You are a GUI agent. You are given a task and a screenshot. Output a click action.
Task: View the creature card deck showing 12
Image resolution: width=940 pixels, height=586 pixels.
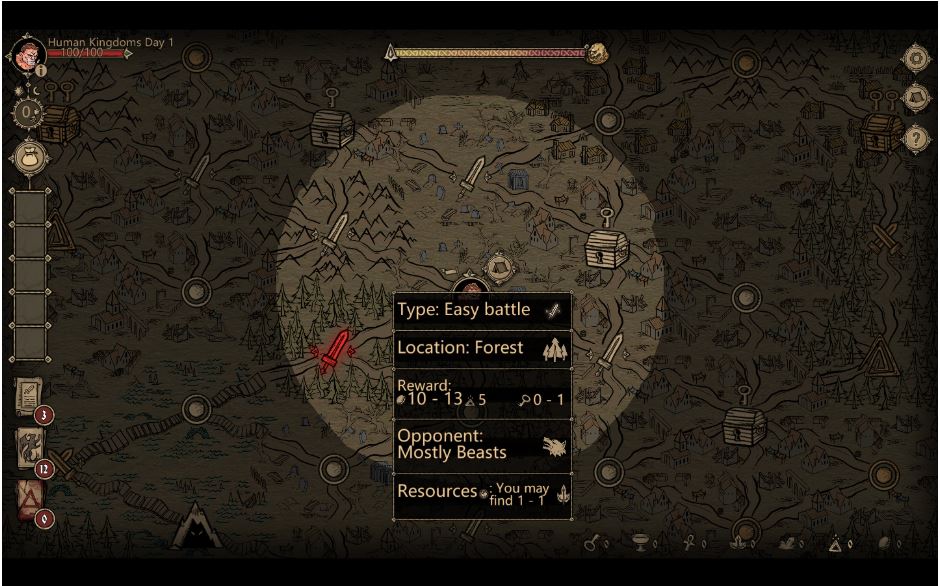point(30,447)
